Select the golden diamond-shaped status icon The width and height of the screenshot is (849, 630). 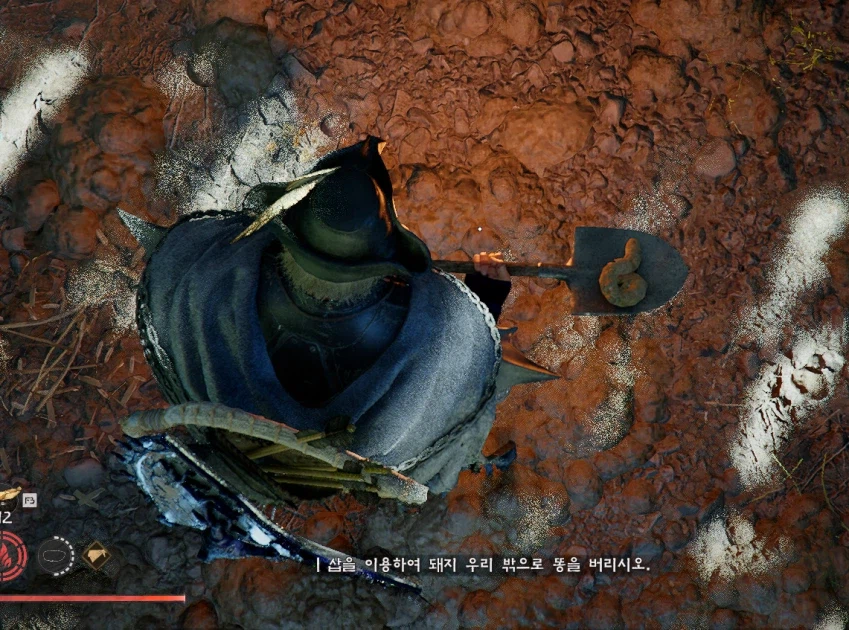97,555
